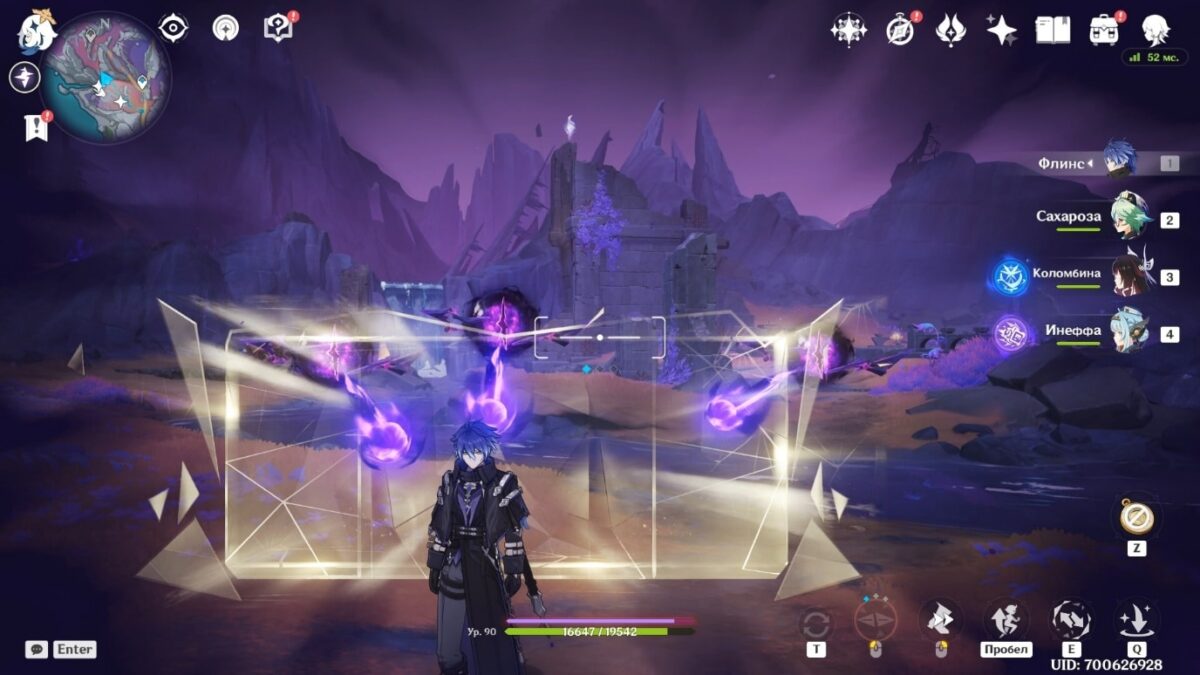This screenshot has width=1200, height=675.
Task: Open the battle pass icon
Action: [x=950, y=30]
